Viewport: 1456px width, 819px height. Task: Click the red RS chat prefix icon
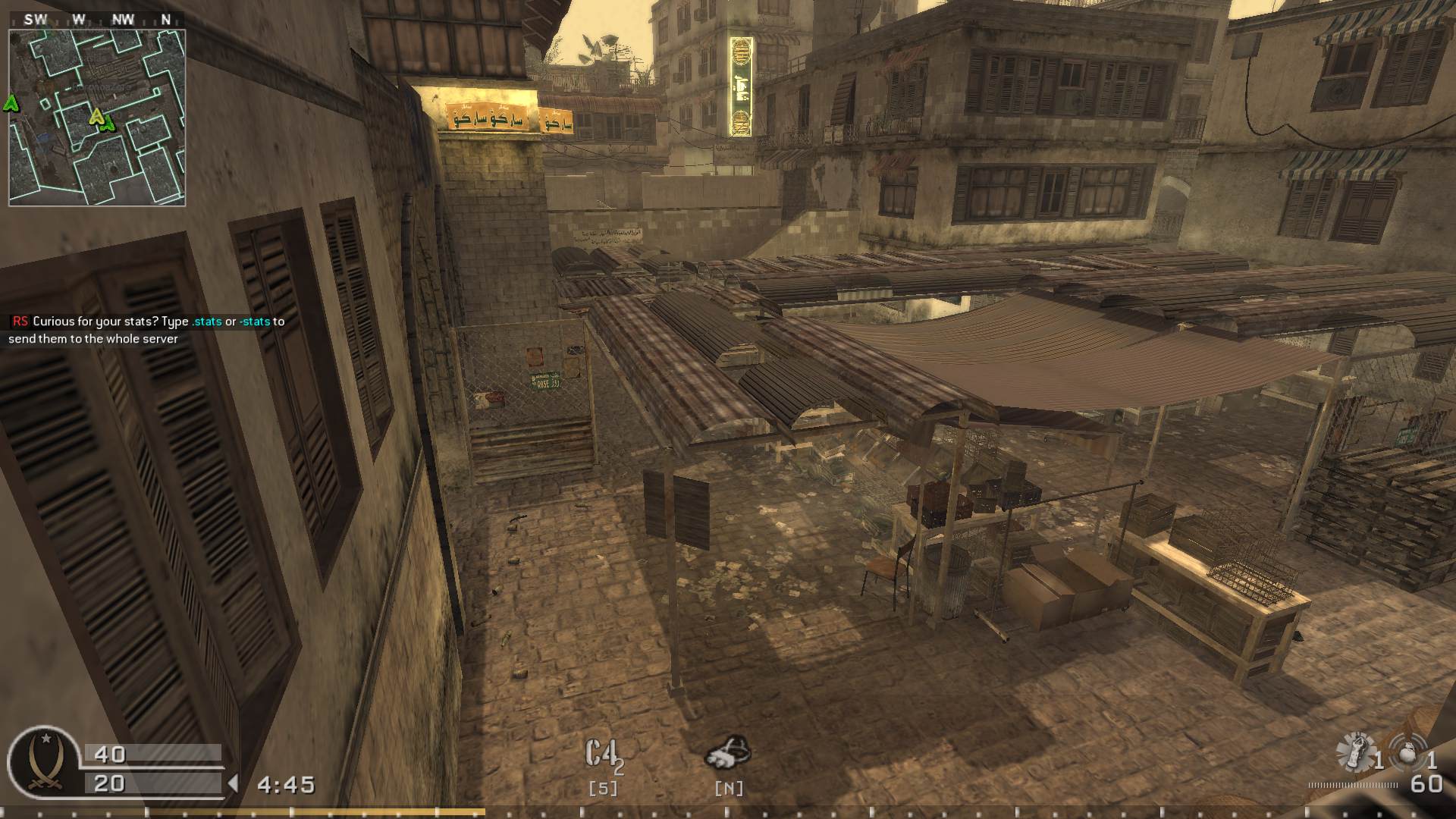20,322
